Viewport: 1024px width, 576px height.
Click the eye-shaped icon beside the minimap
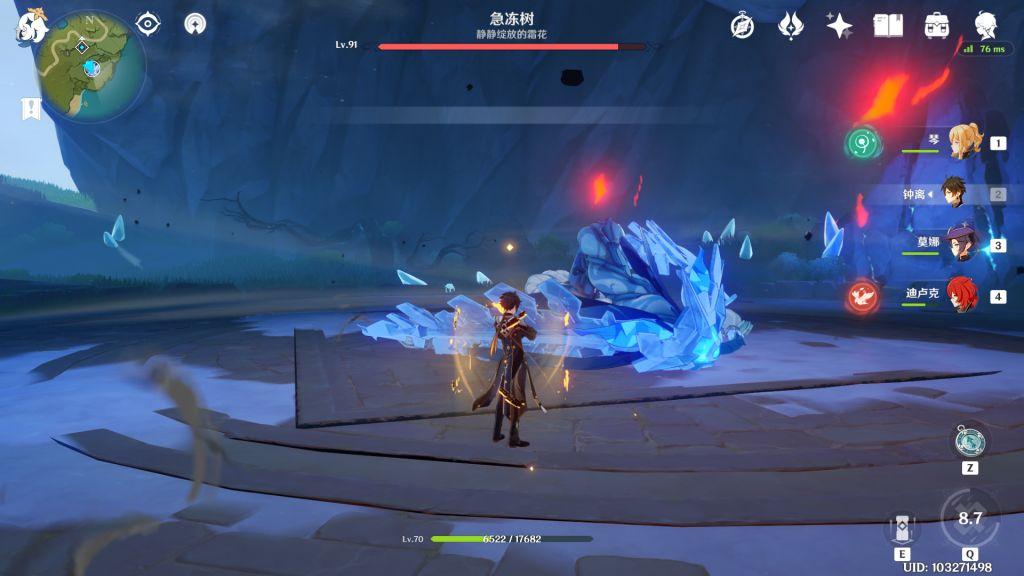click(148, 23)
